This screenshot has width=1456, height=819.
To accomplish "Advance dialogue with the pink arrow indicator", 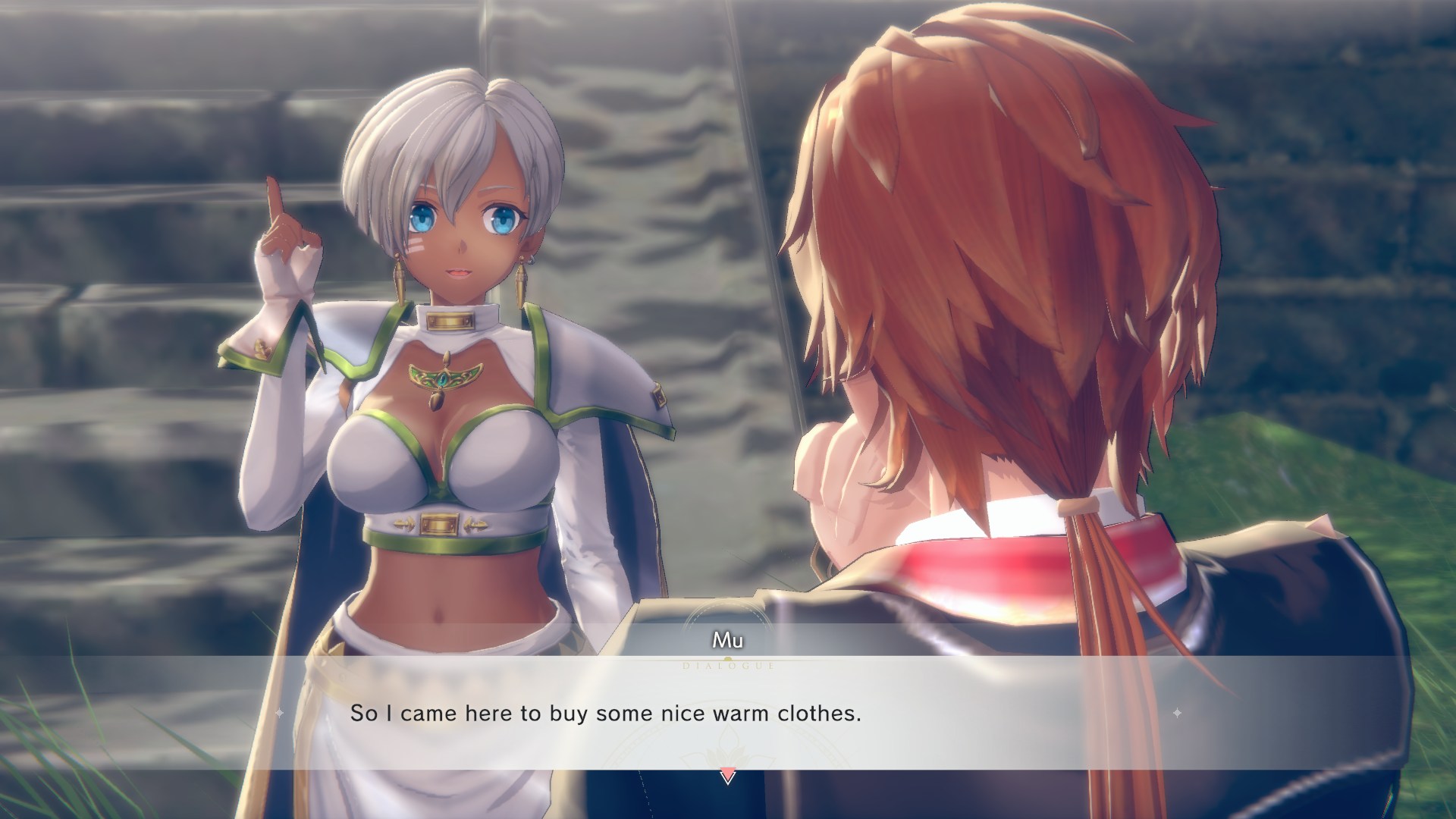I will point(727,776).
